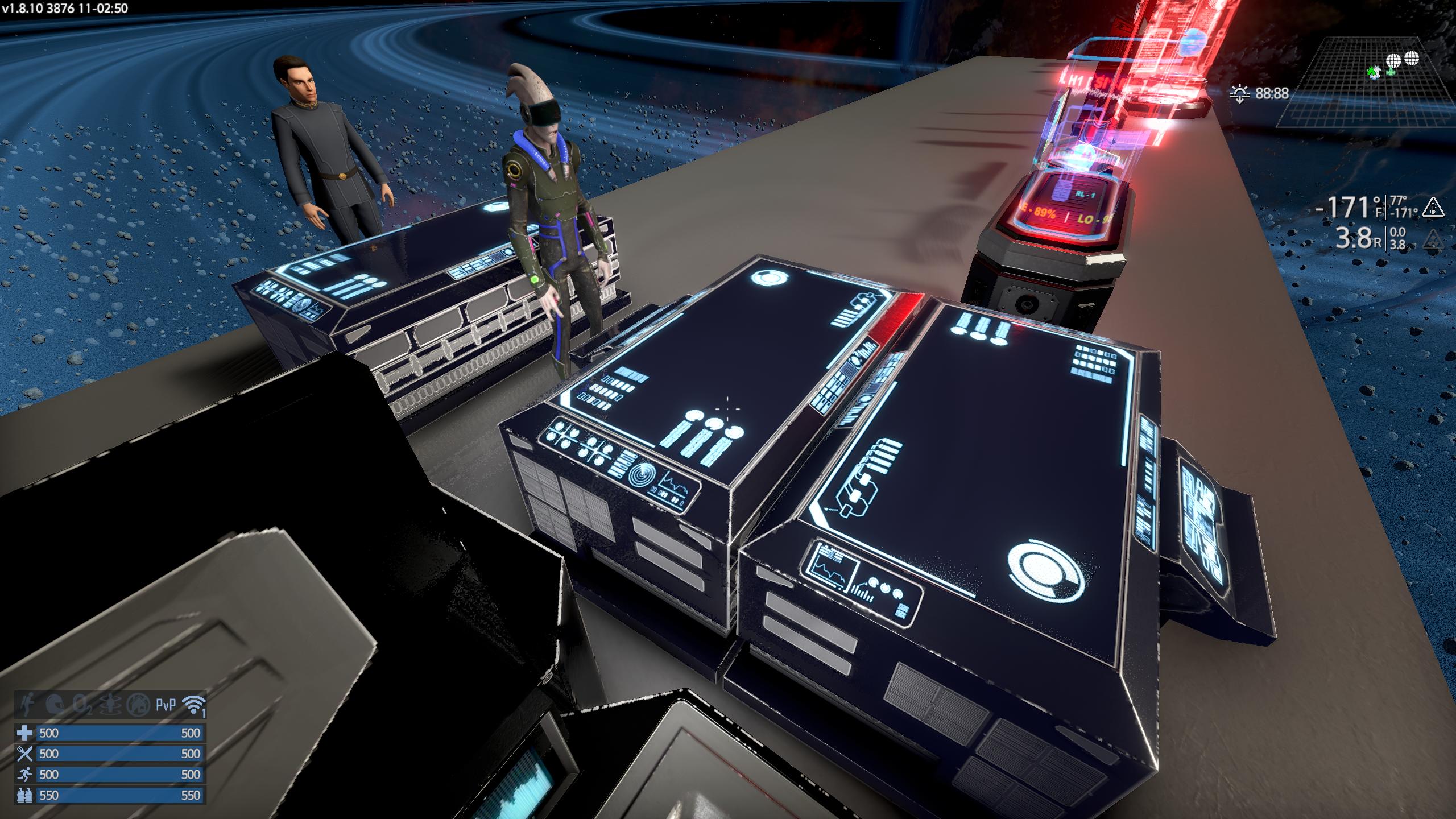1456x819 pixels.
Task: Click the radiation warning triangle icon
Action: (1433, 241)
